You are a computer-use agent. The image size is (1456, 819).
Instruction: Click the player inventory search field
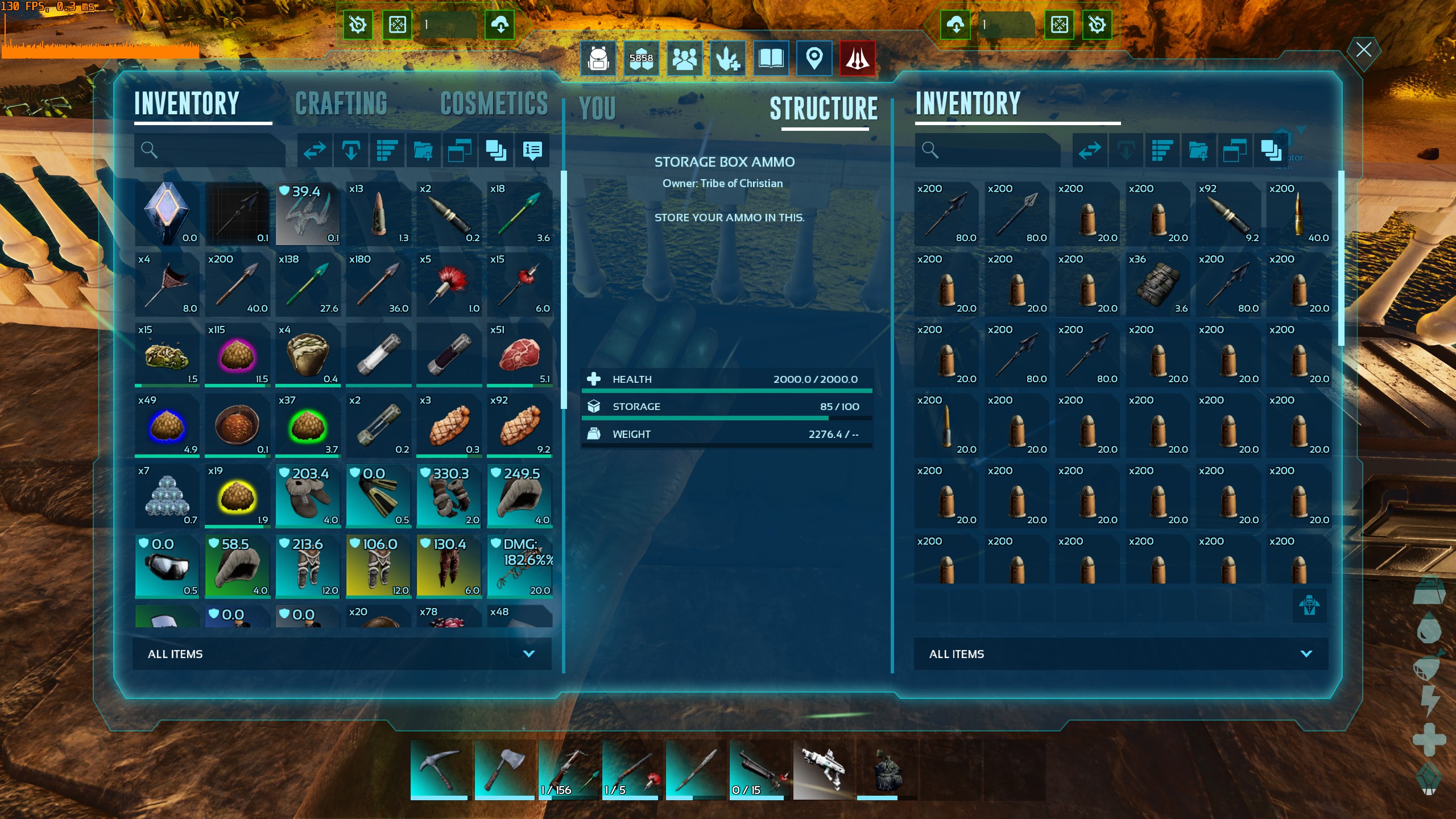click(x=216, y=150)
